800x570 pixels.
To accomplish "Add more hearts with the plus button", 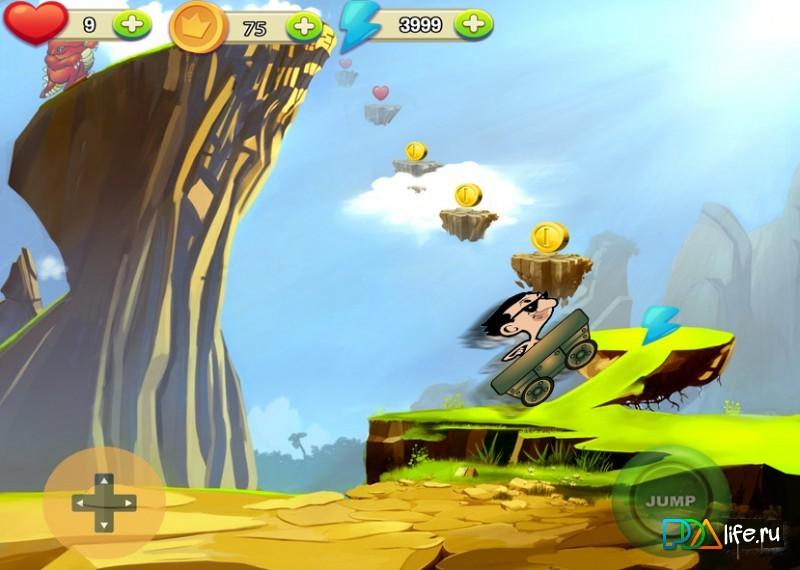I will [132, 25].
